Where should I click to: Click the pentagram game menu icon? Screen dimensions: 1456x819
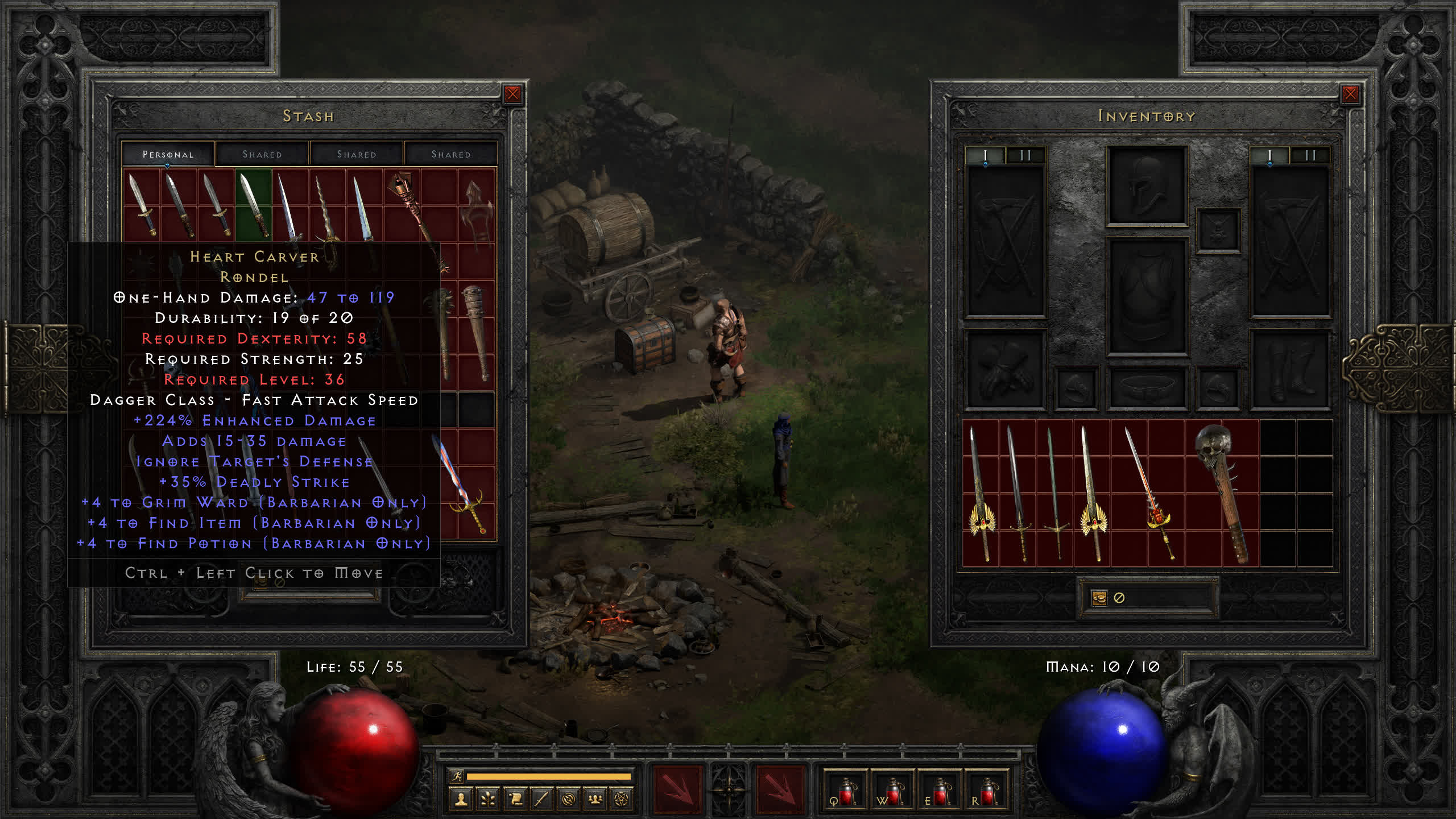click(x=622, y=800)
